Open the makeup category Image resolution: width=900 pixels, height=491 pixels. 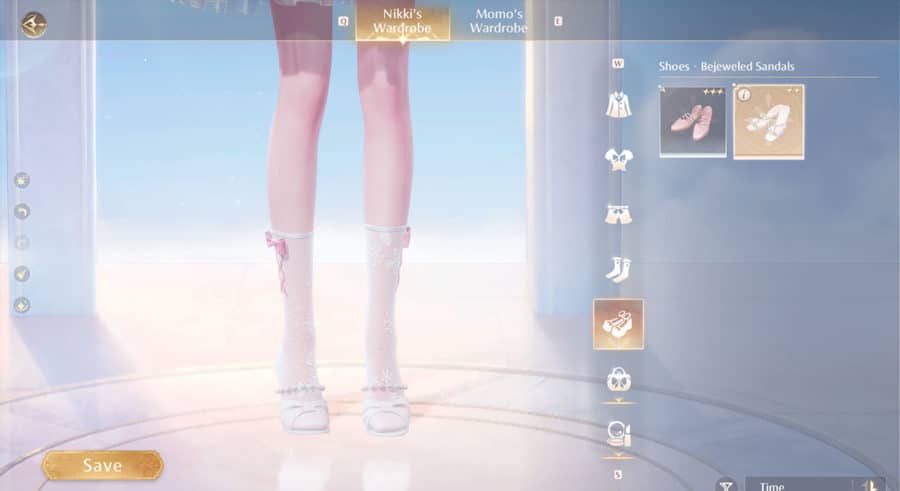pos(618,434)
